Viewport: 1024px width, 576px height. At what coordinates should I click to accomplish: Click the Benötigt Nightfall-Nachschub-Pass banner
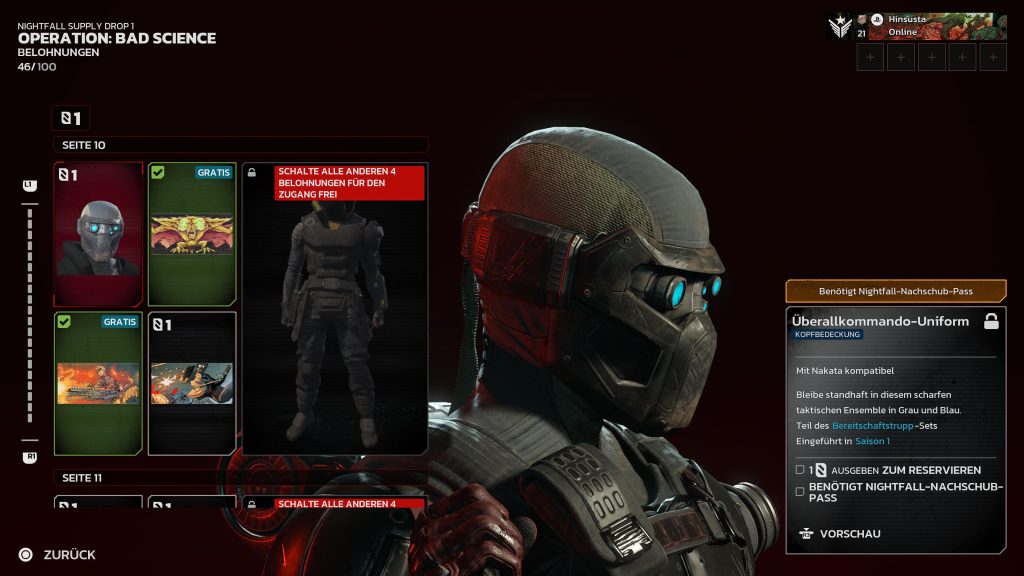pyautogui.click(x=895, y=291)
